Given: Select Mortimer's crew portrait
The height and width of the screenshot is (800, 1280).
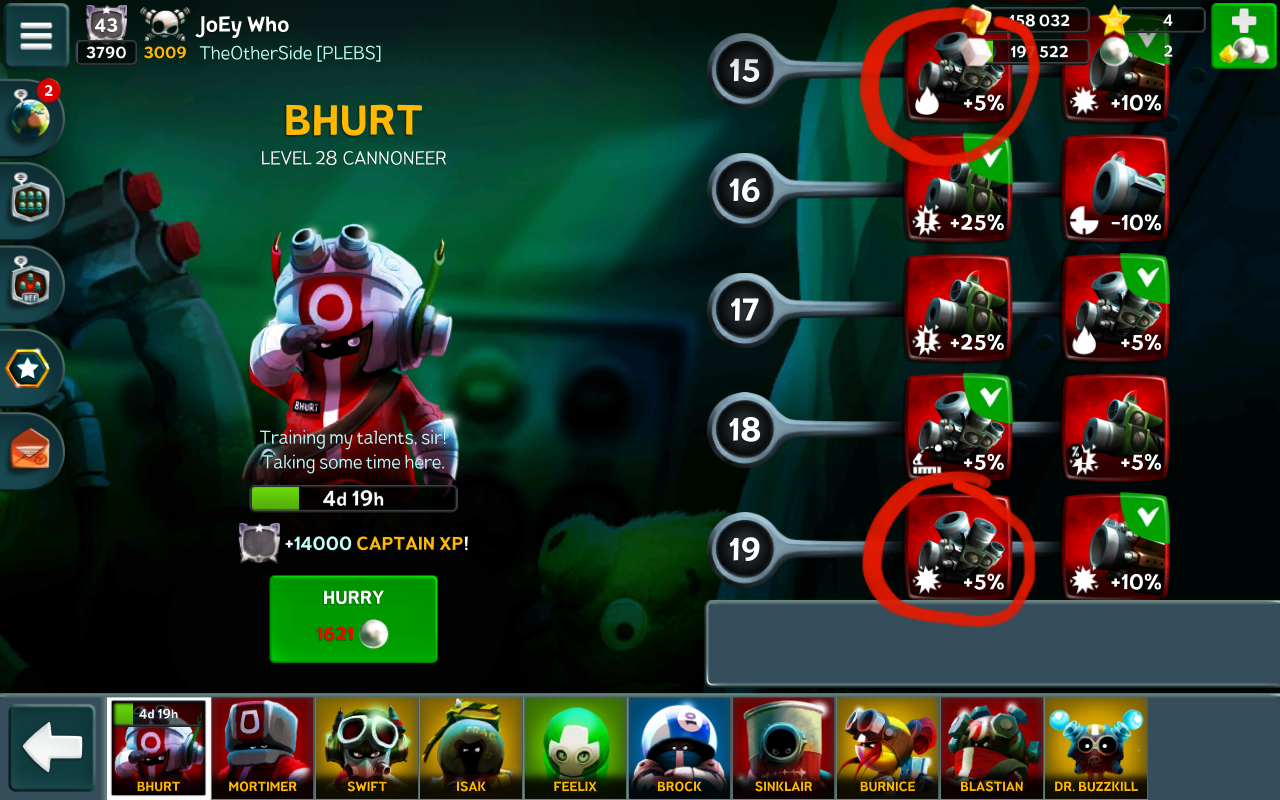Looking at the screenshot, I should pyautogui.click(x=263, y=747).
